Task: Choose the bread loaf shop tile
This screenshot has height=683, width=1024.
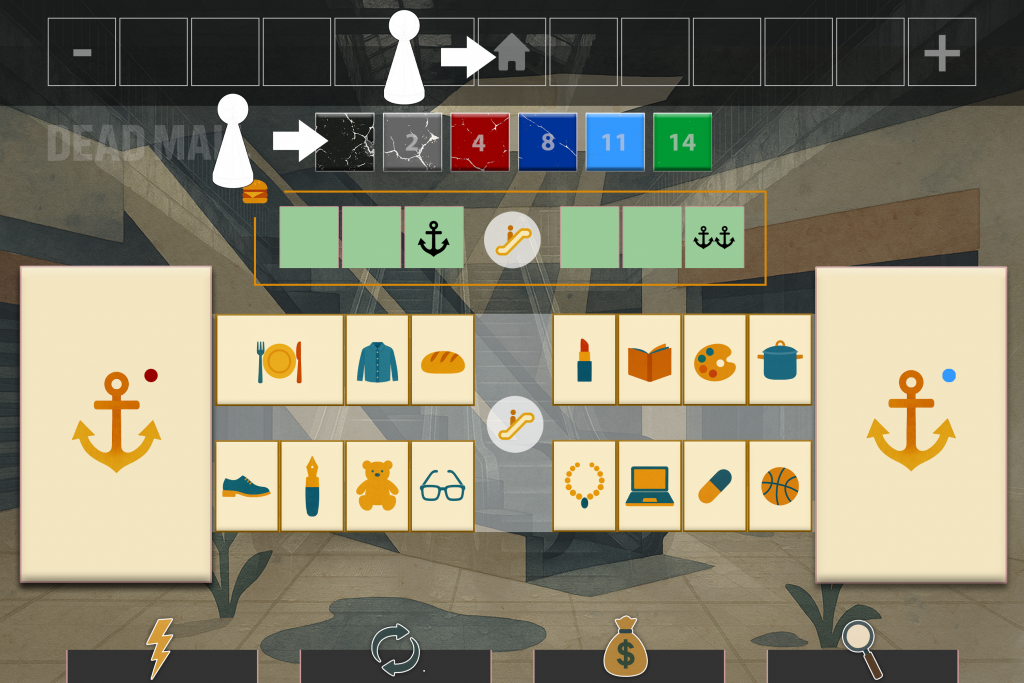Action: click(442, 360)
